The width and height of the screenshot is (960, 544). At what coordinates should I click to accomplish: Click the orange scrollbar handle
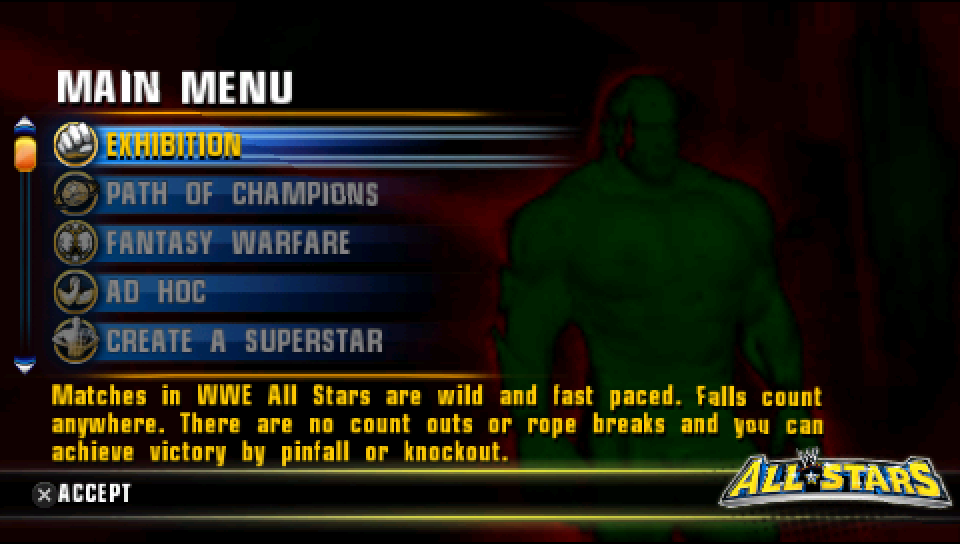coord(25,152)
